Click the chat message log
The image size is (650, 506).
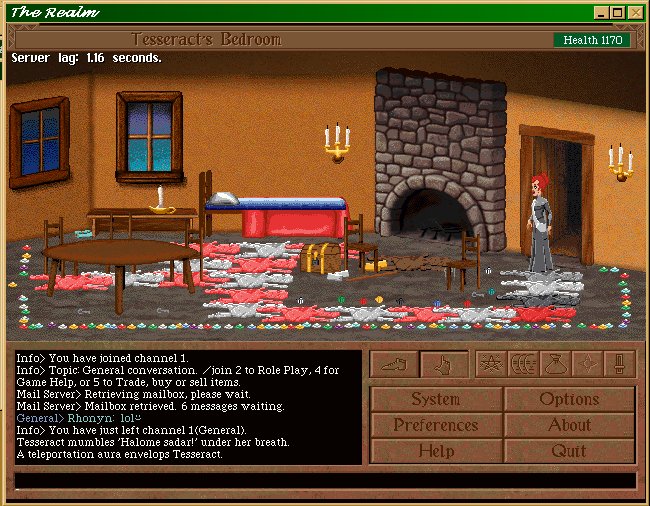click(188, 407)
